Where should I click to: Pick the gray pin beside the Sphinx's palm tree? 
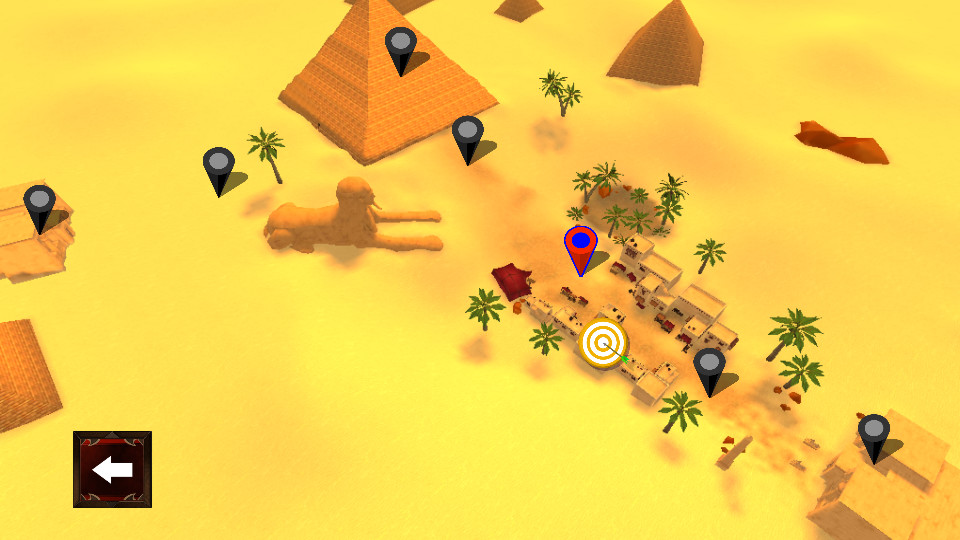pos(218,168)
